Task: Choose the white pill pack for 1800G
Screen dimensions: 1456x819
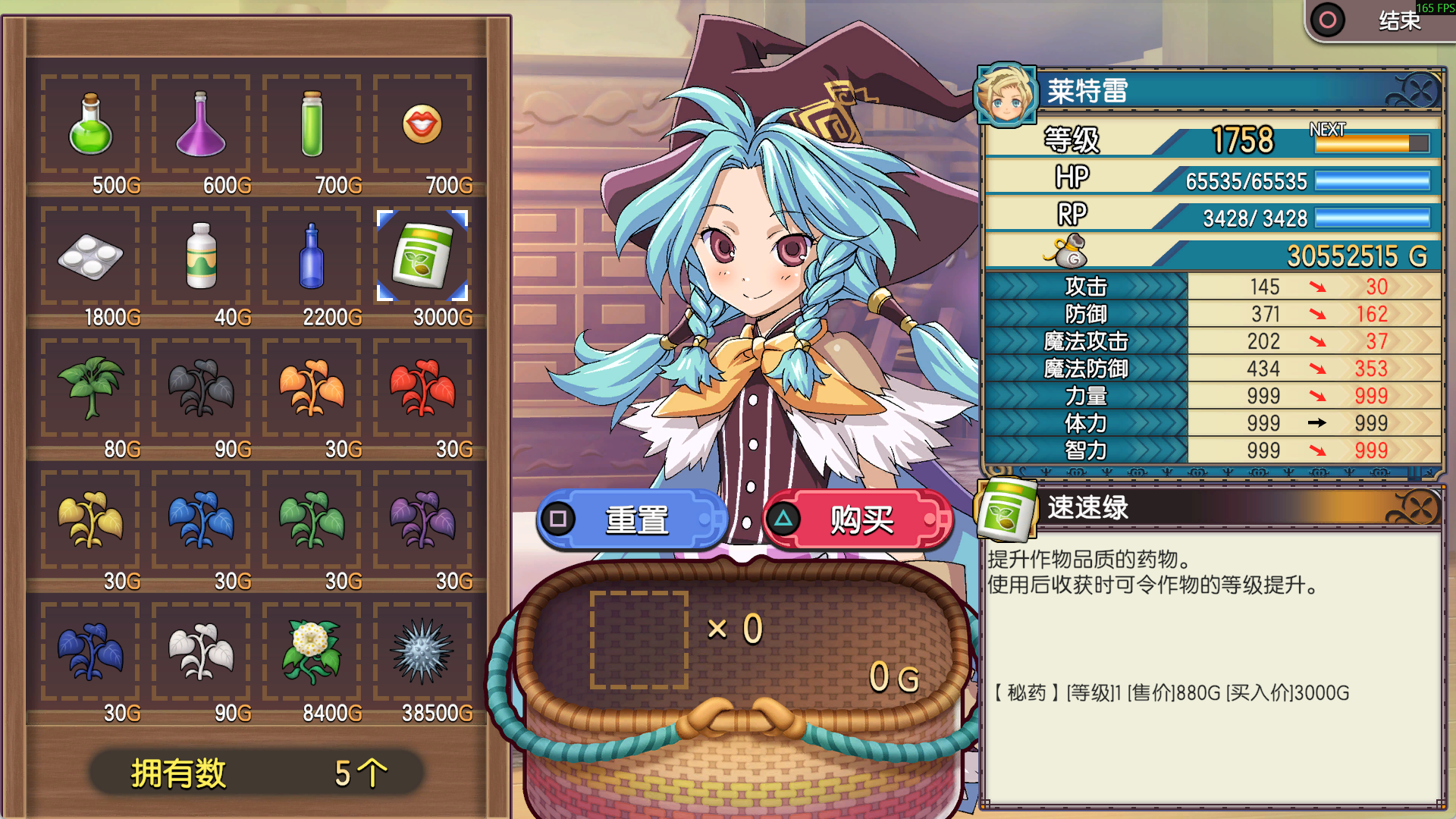Action: [x=90, y=257]
